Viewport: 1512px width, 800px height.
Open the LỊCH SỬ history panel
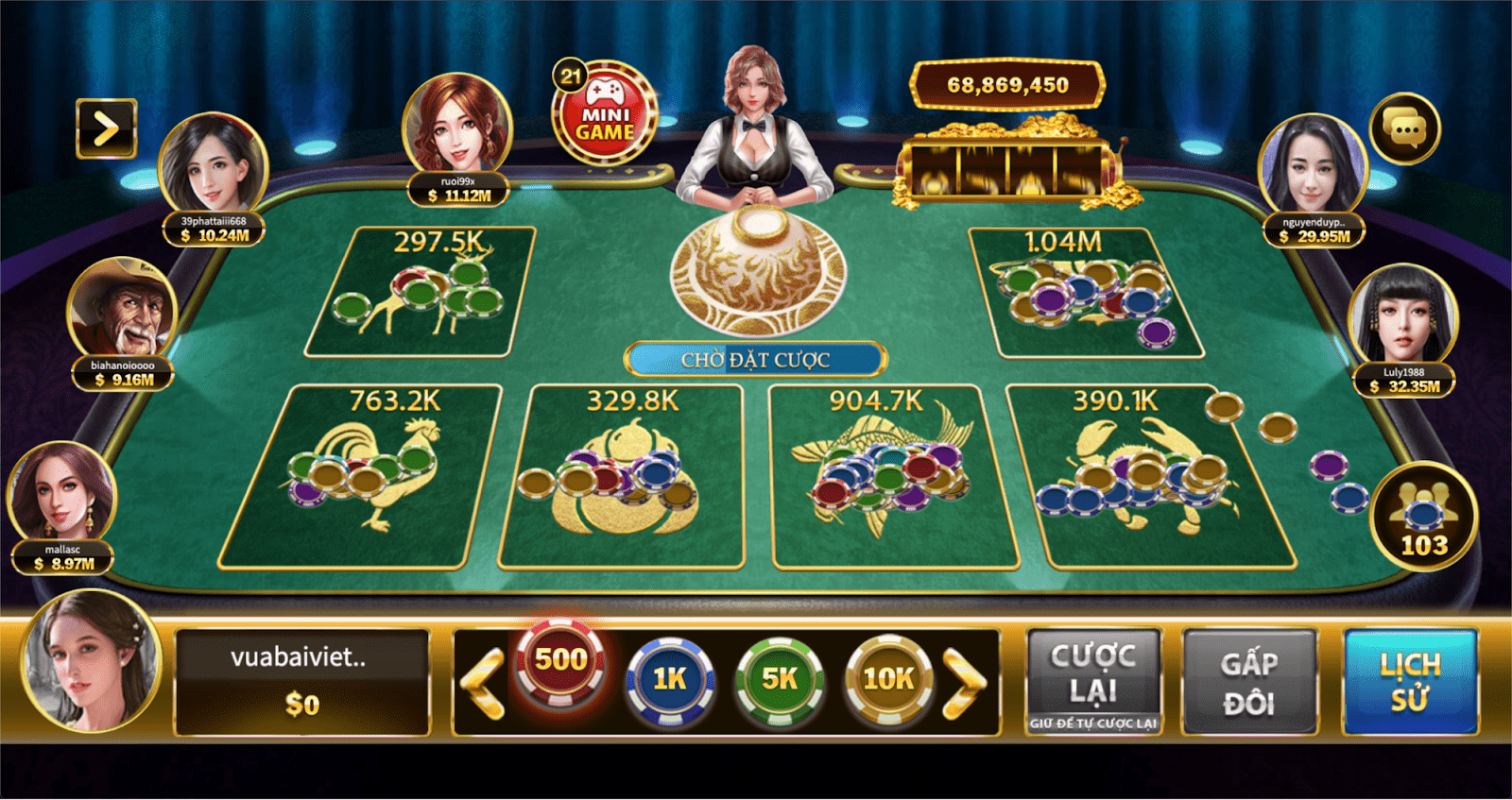(x=1410, y=681)
